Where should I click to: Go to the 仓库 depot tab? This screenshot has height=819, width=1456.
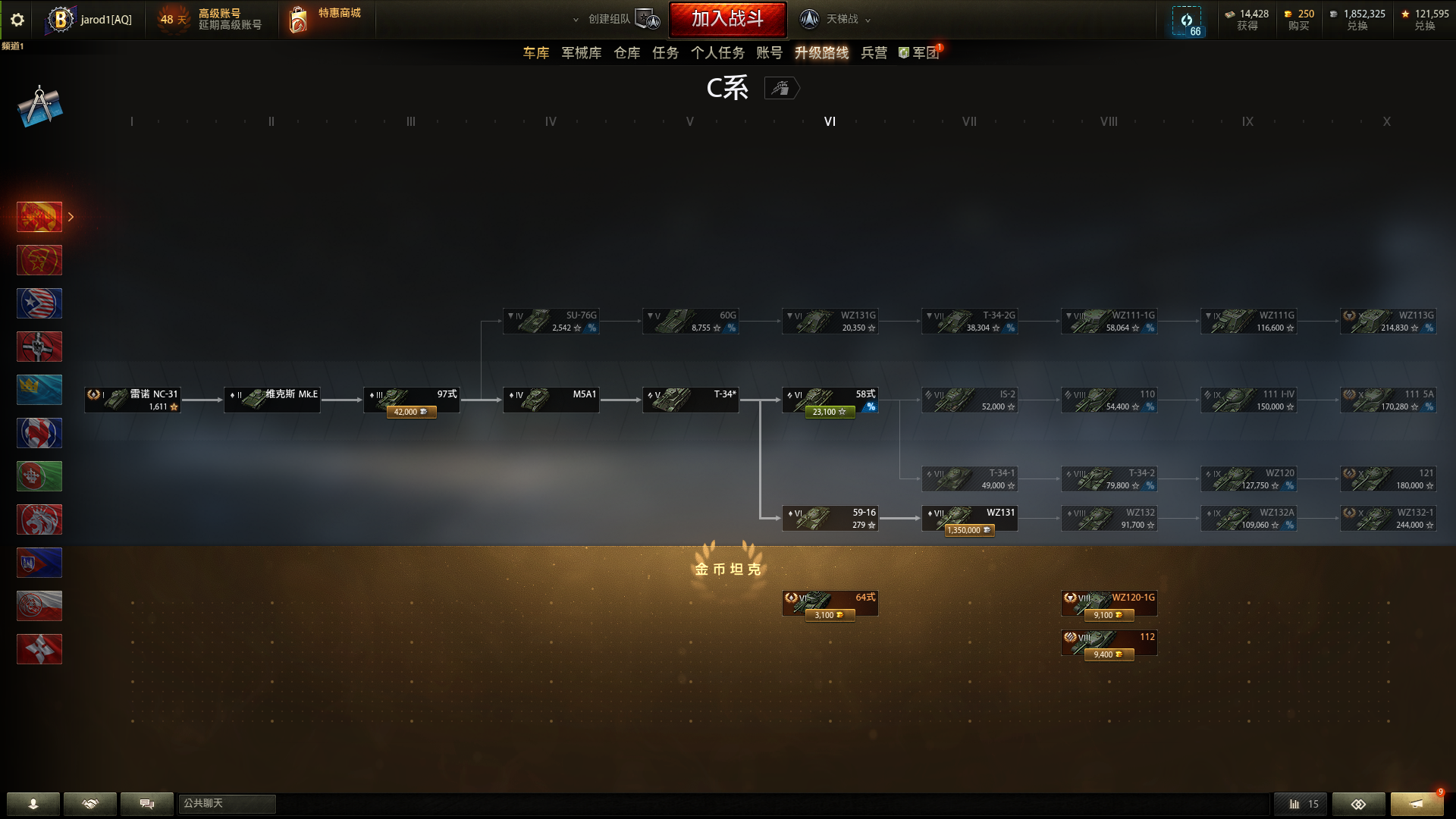(x=626, y=53)
